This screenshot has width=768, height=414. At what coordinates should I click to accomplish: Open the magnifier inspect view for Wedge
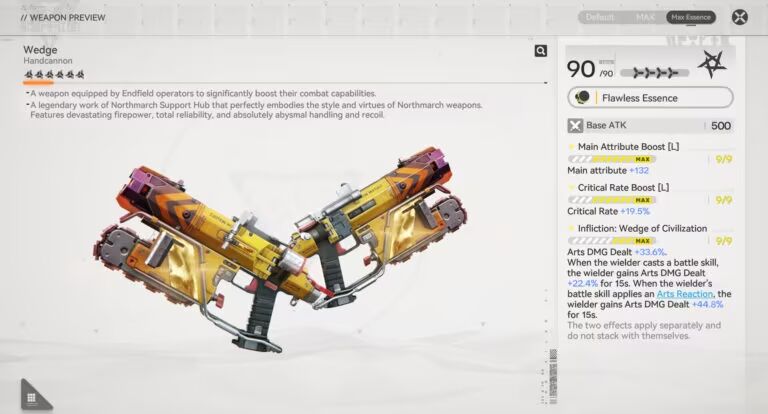(541, 51)
